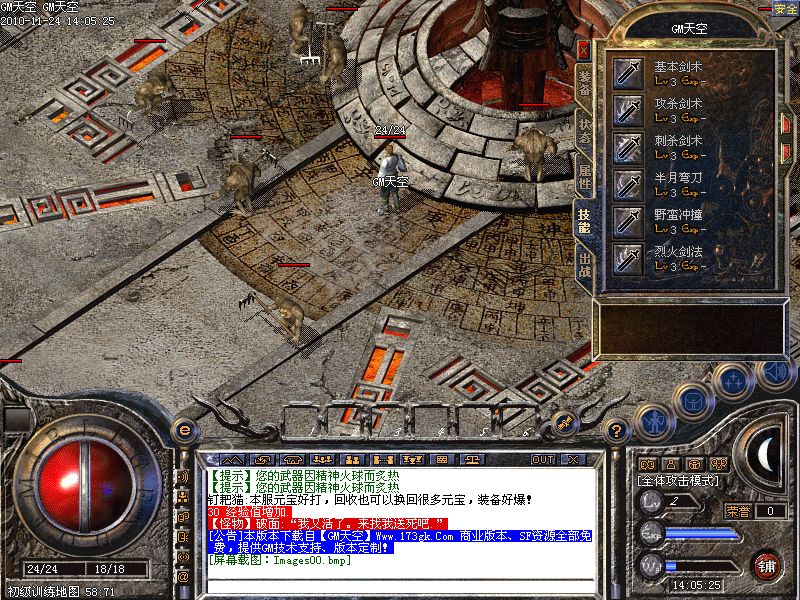Close the GM天空 character panel
800x600 pixels.
(584, 48)
